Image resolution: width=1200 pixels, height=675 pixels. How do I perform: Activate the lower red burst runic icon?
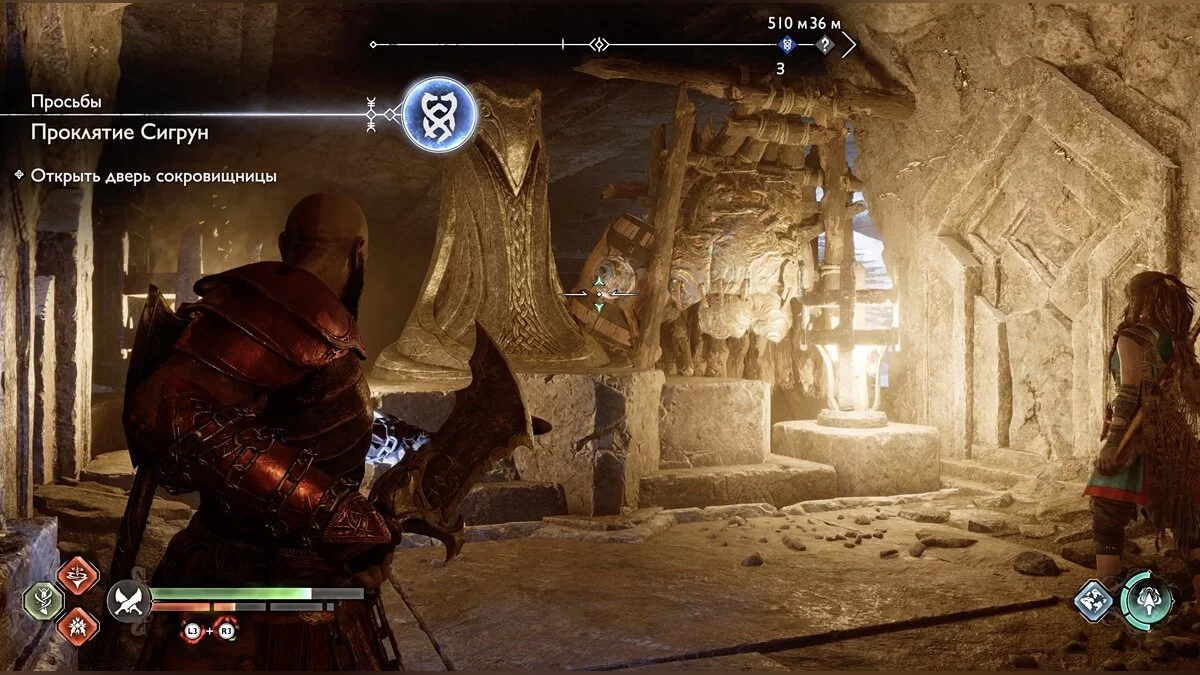(x=77, y=625)
